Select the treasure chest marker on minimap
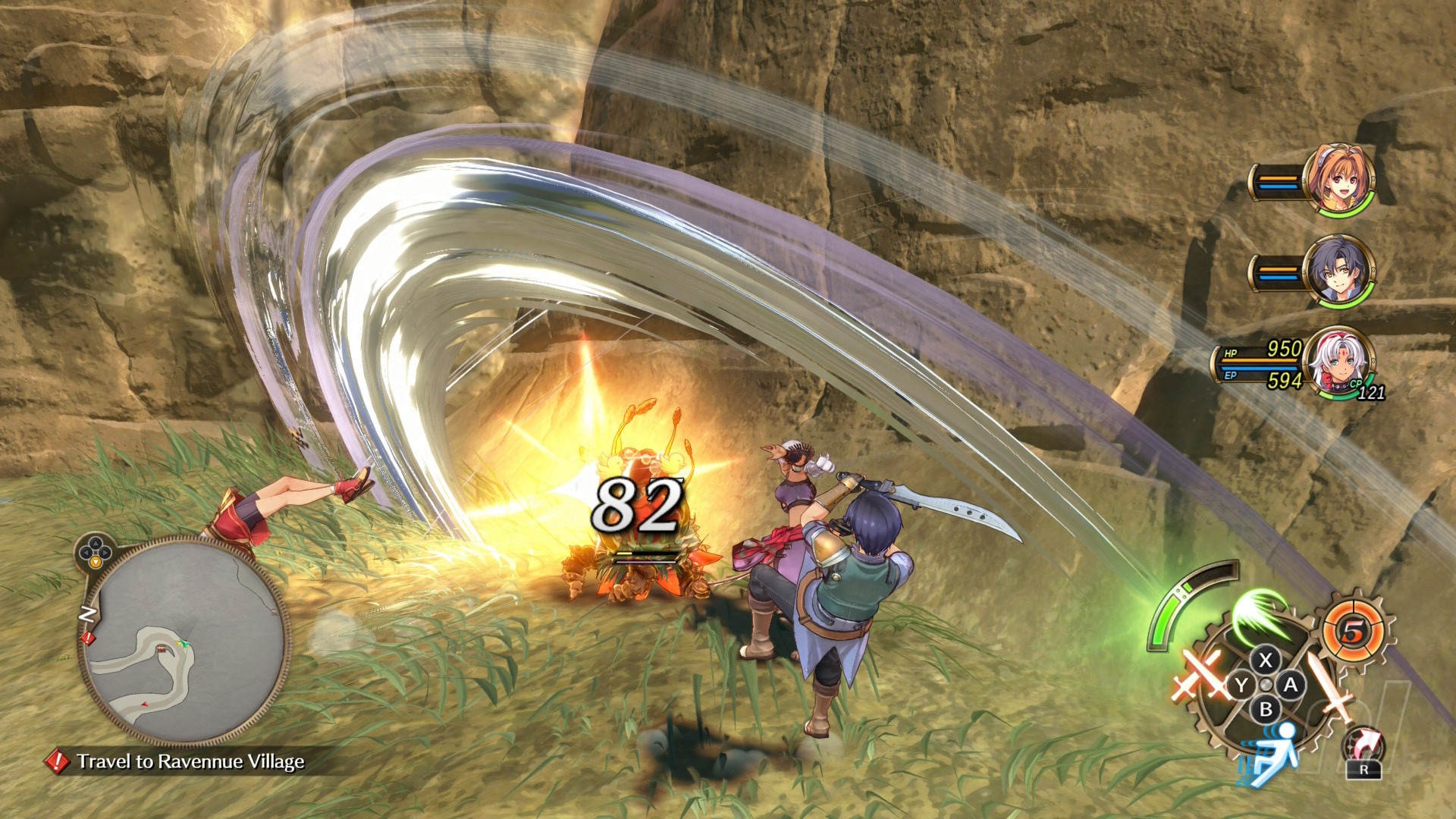This screenshot has width=1456, height=819. pyautogui.click(x=162, y=648)
